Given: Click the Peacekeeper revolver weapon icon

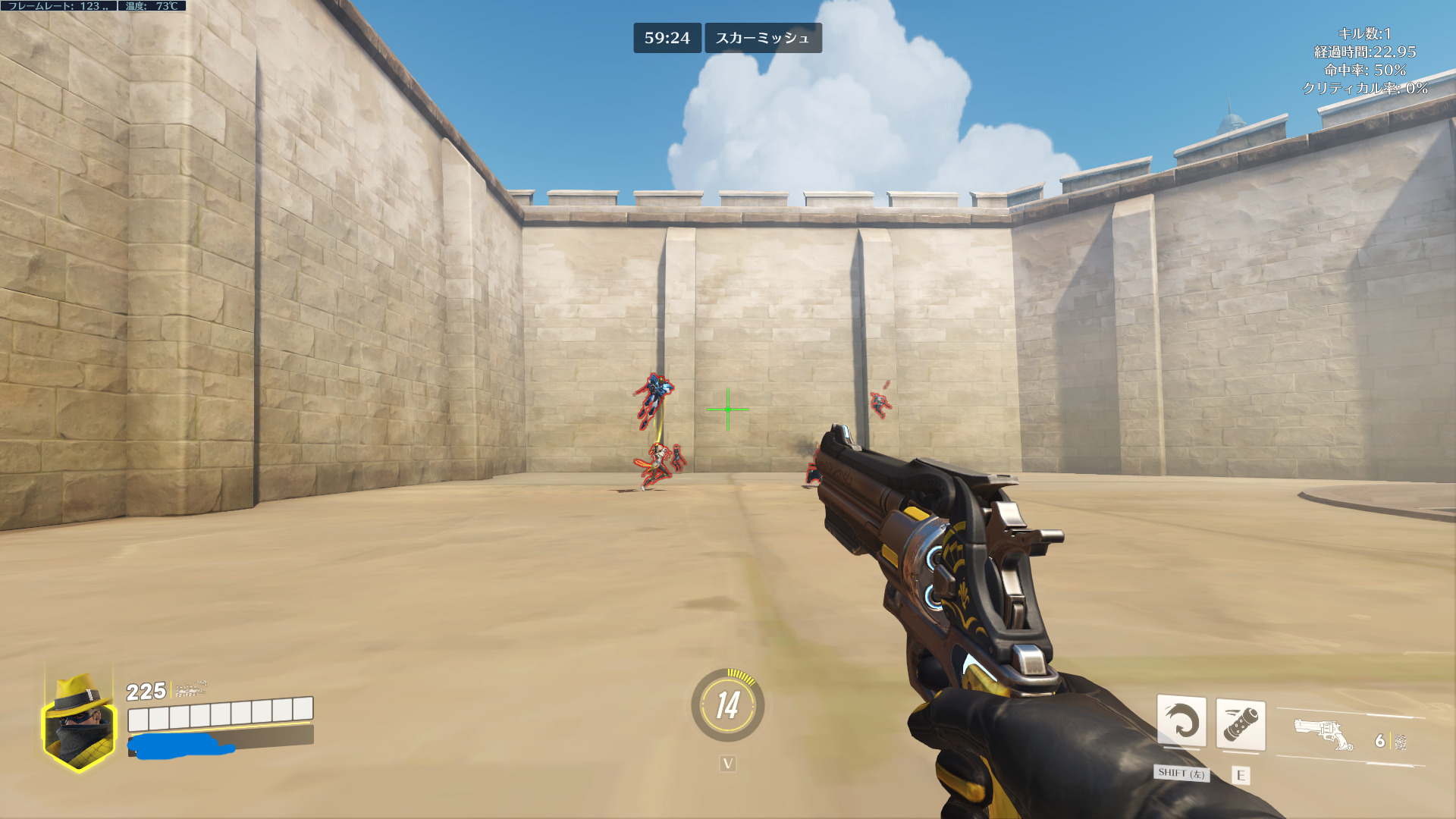Looking at the screenshot, I should (1323, 734).
